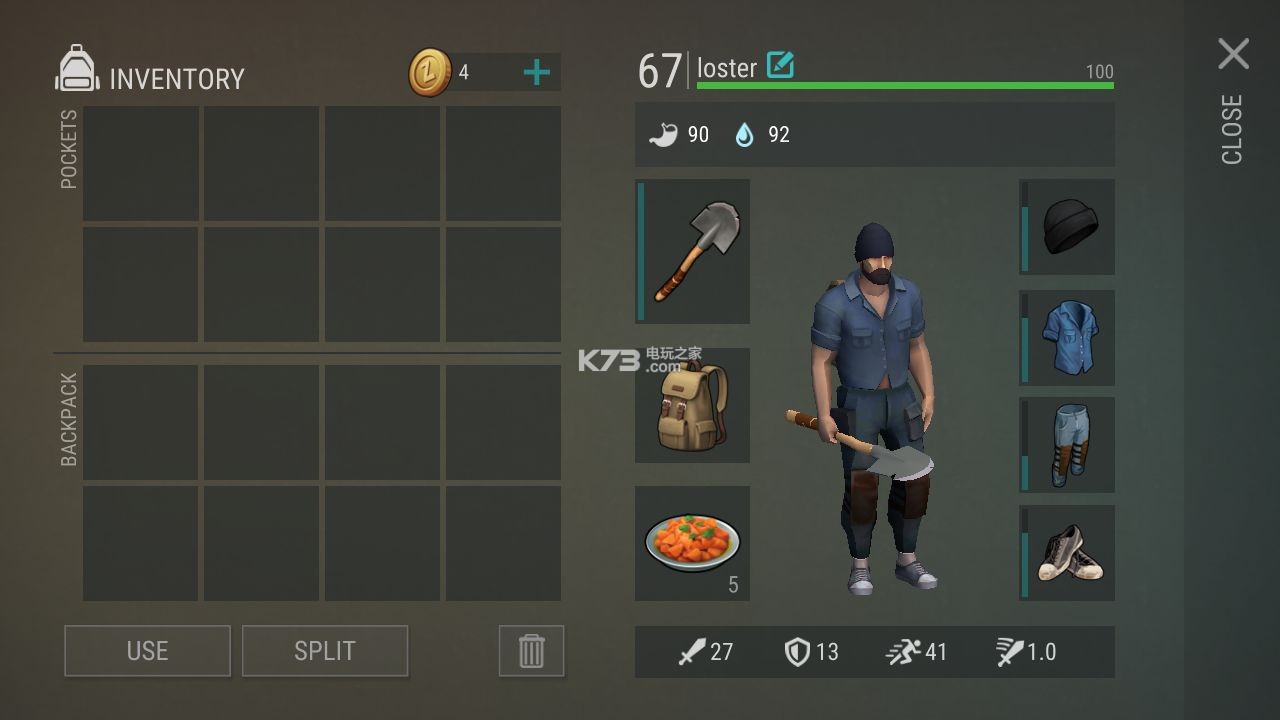
Task: Select the equipped backpack slot
Action: [x=693, y=405]
